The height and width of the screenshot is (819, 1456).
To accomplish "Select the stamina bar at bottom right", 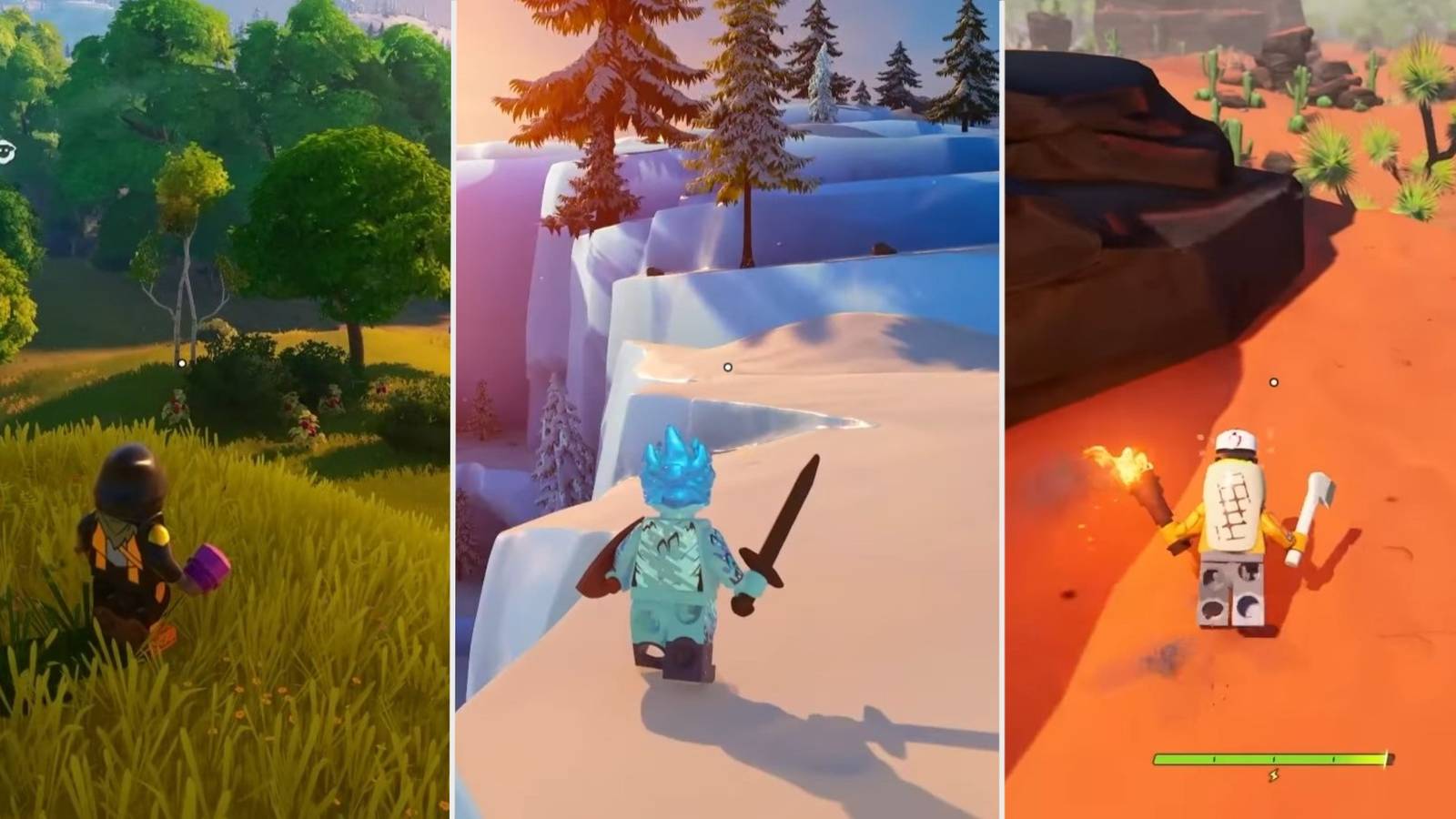I will pos(1274,758).
